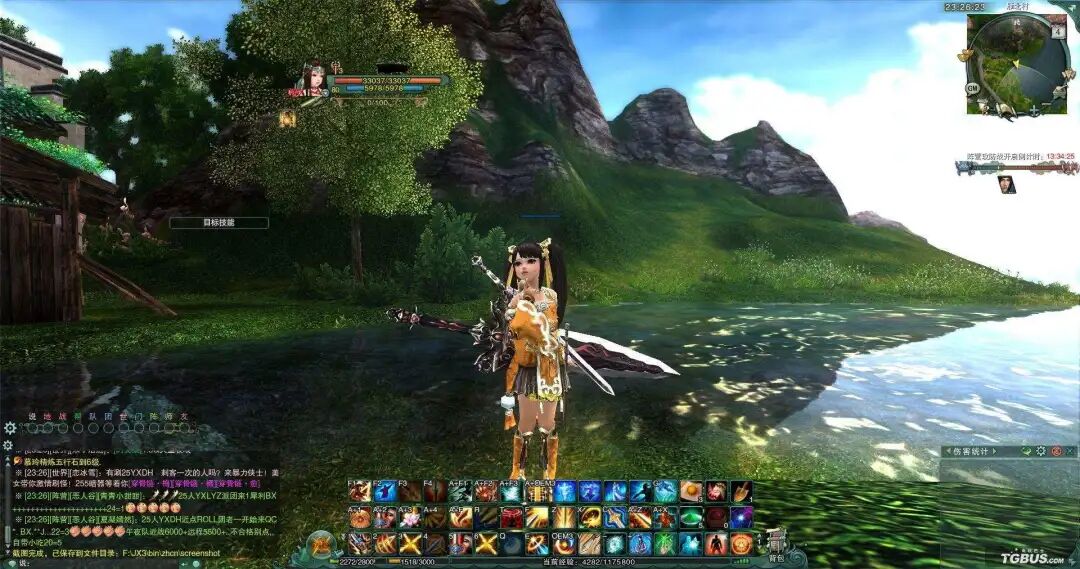The image size is (1080, 569).
Task: Open the 伤害统计 damage statistics settings gear
Action: click(x=1040, y=451)
